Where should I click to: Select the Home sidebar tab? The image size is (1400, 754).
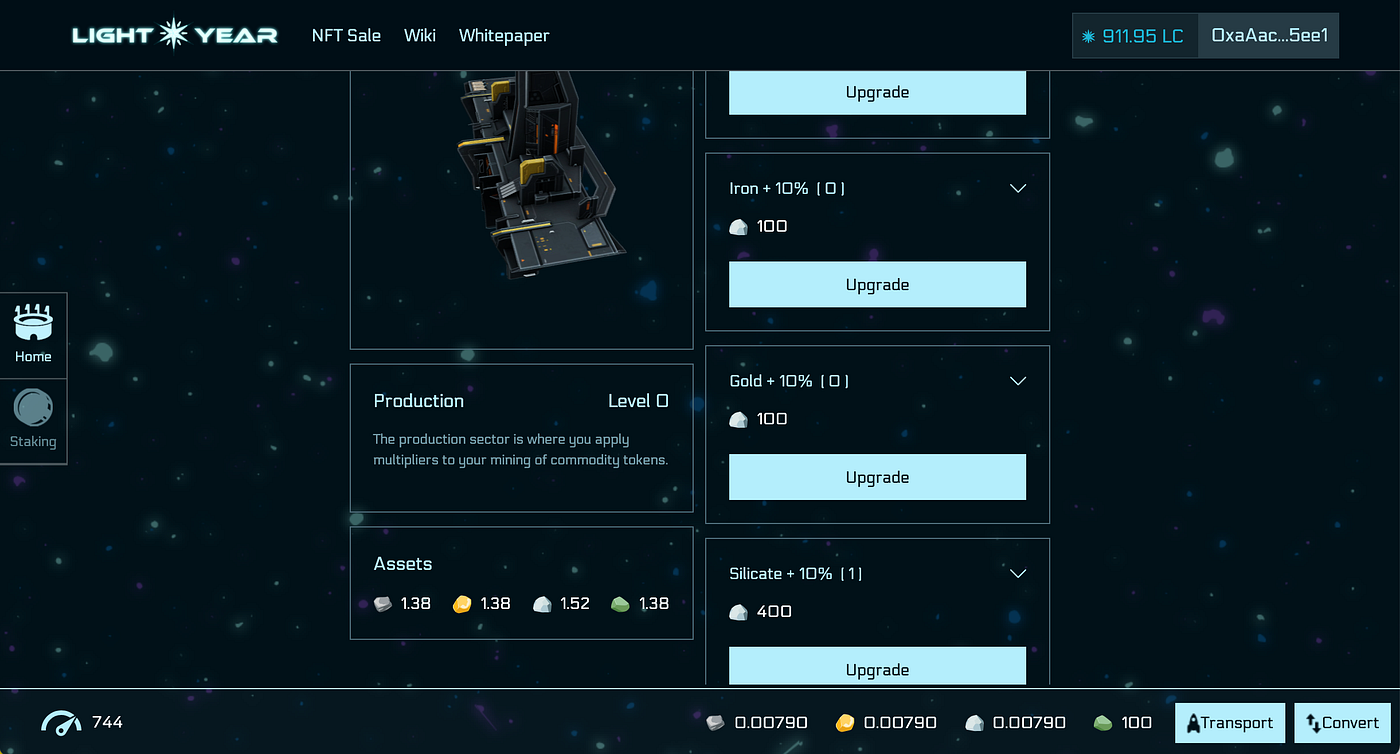tap(33, 336)
